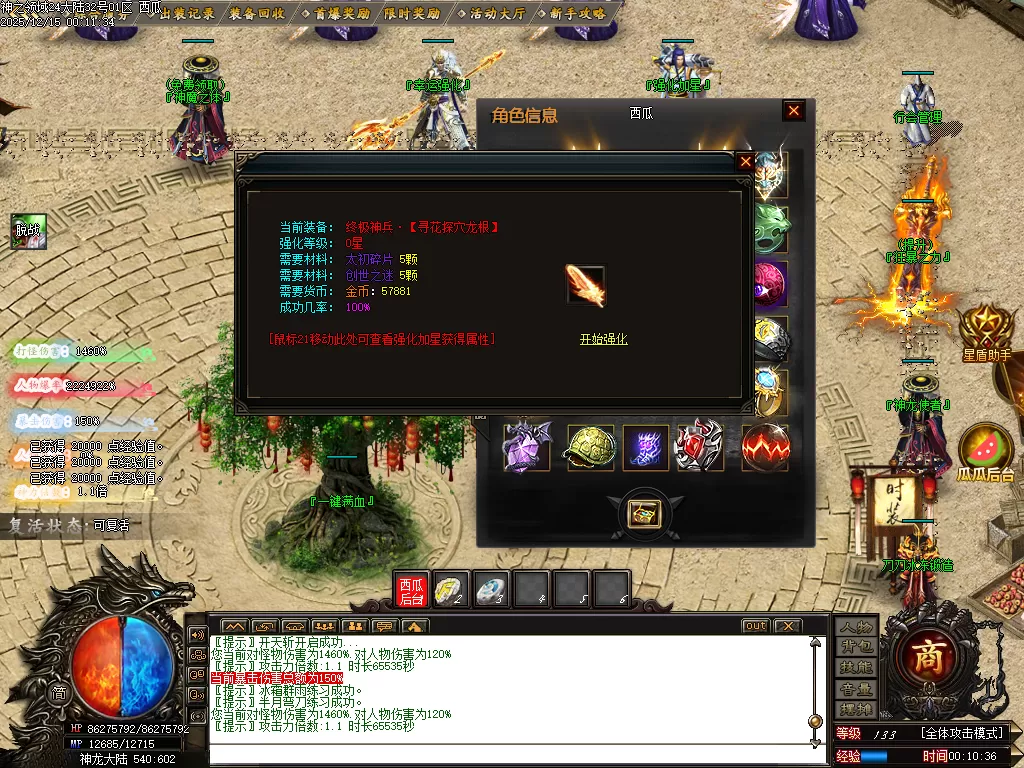Open the 星盾助手 helper icon
The image size is (1024, 768).
986,330
